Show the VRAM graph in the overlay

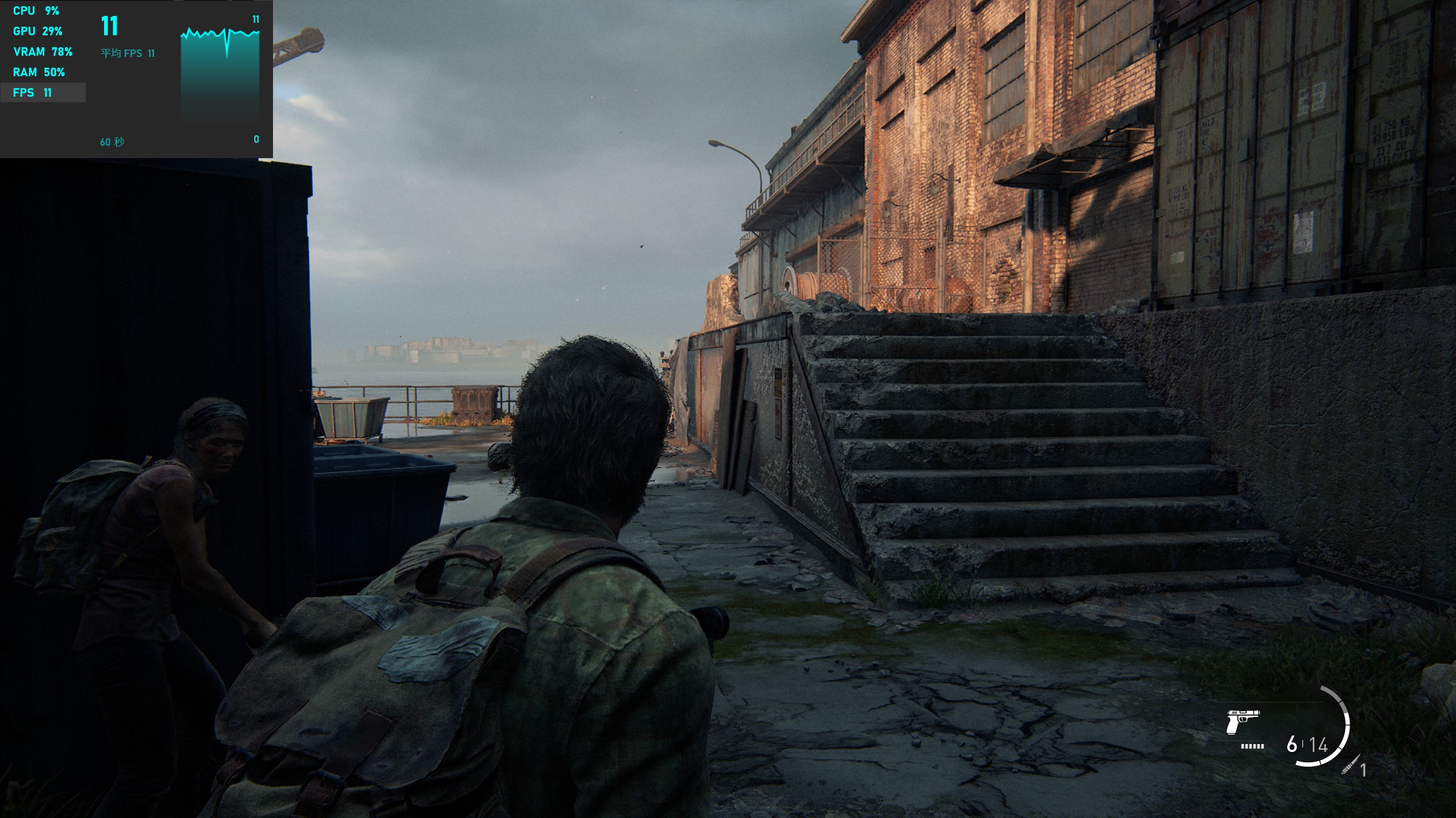43,52
